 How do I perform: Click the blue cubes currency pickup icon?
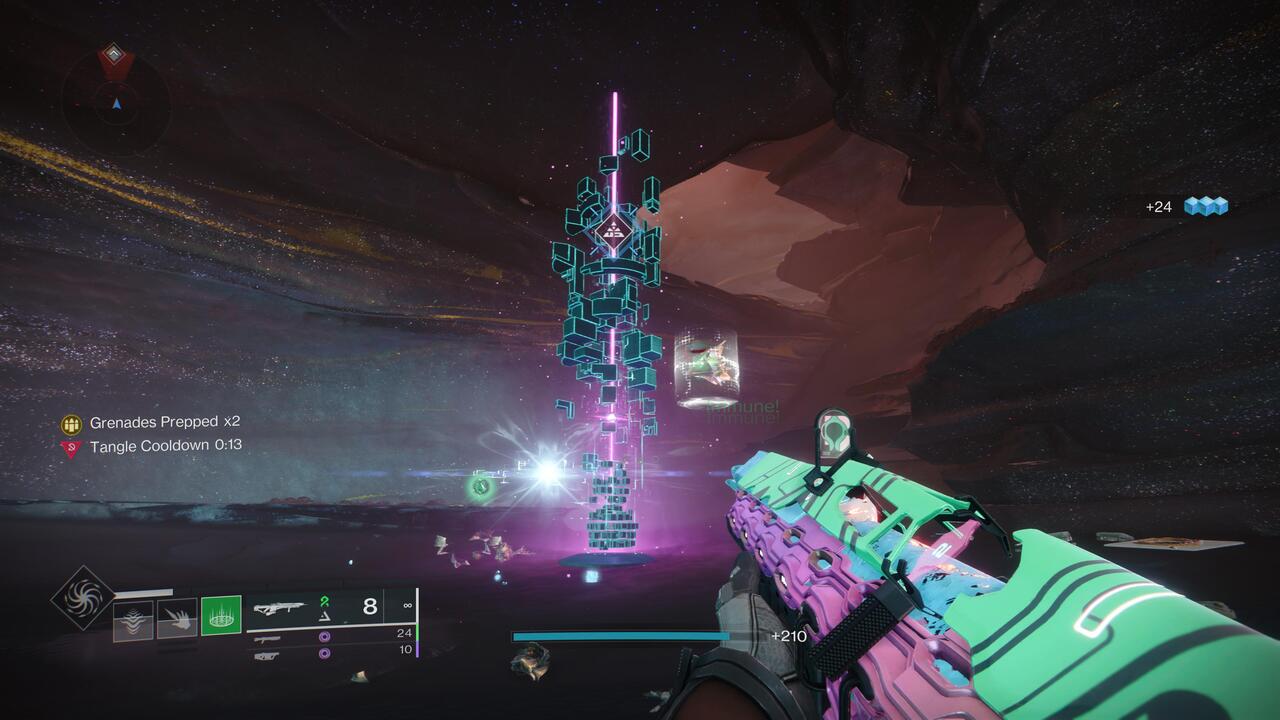click(x=1205, y=206)
